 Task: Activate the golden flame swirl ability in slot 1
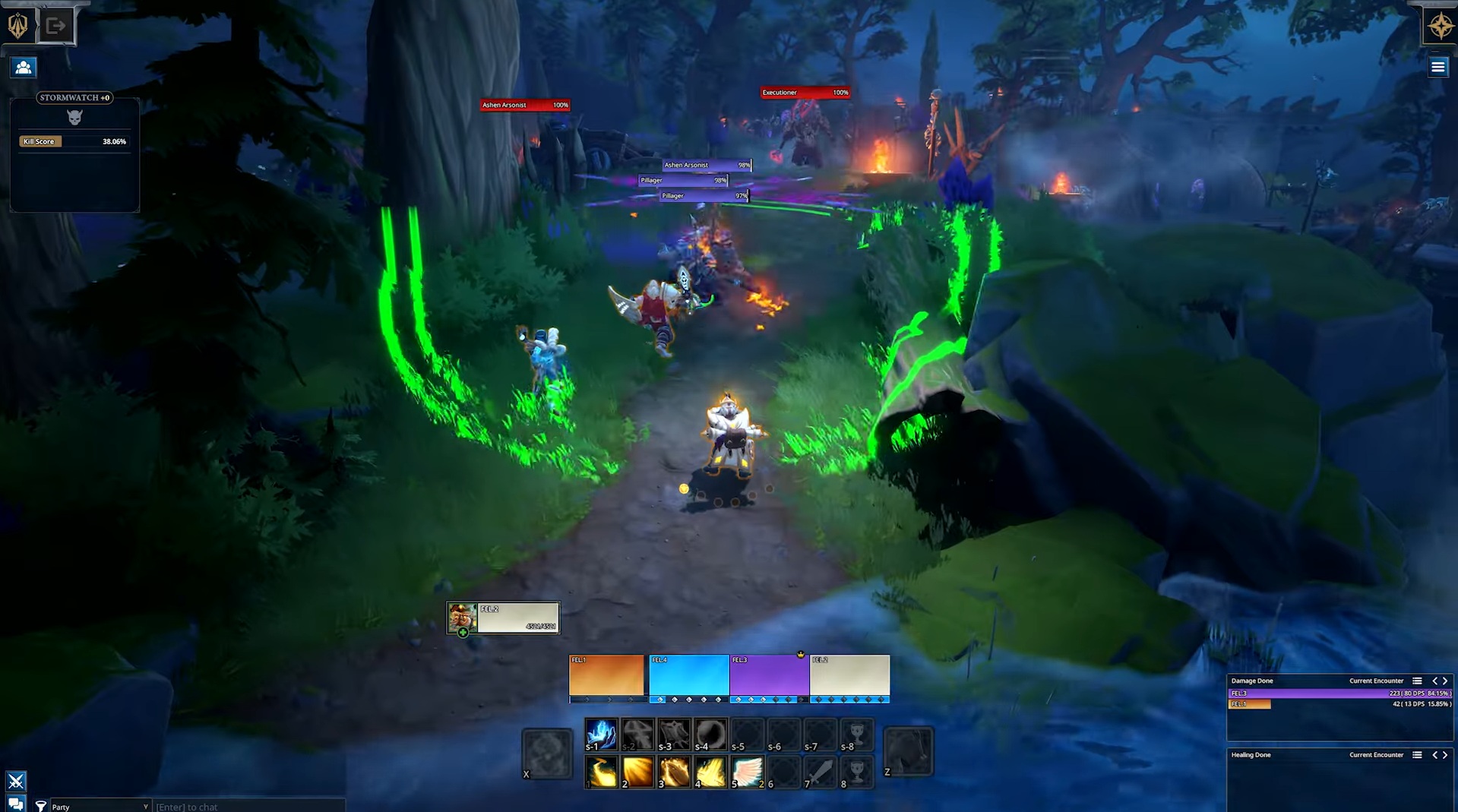(601, 772)
